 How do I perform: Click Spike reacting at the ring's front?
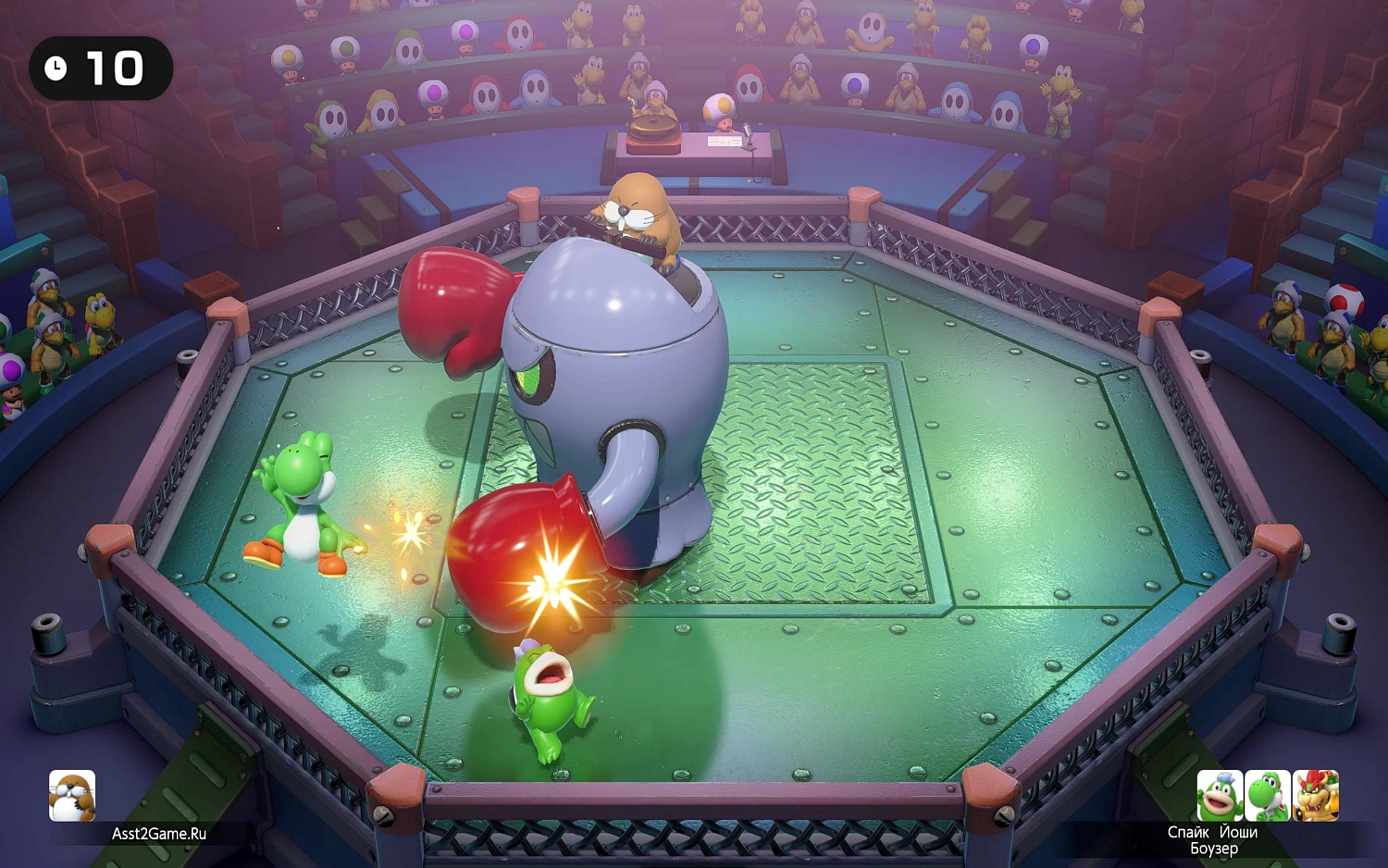(x=546, y=703)
